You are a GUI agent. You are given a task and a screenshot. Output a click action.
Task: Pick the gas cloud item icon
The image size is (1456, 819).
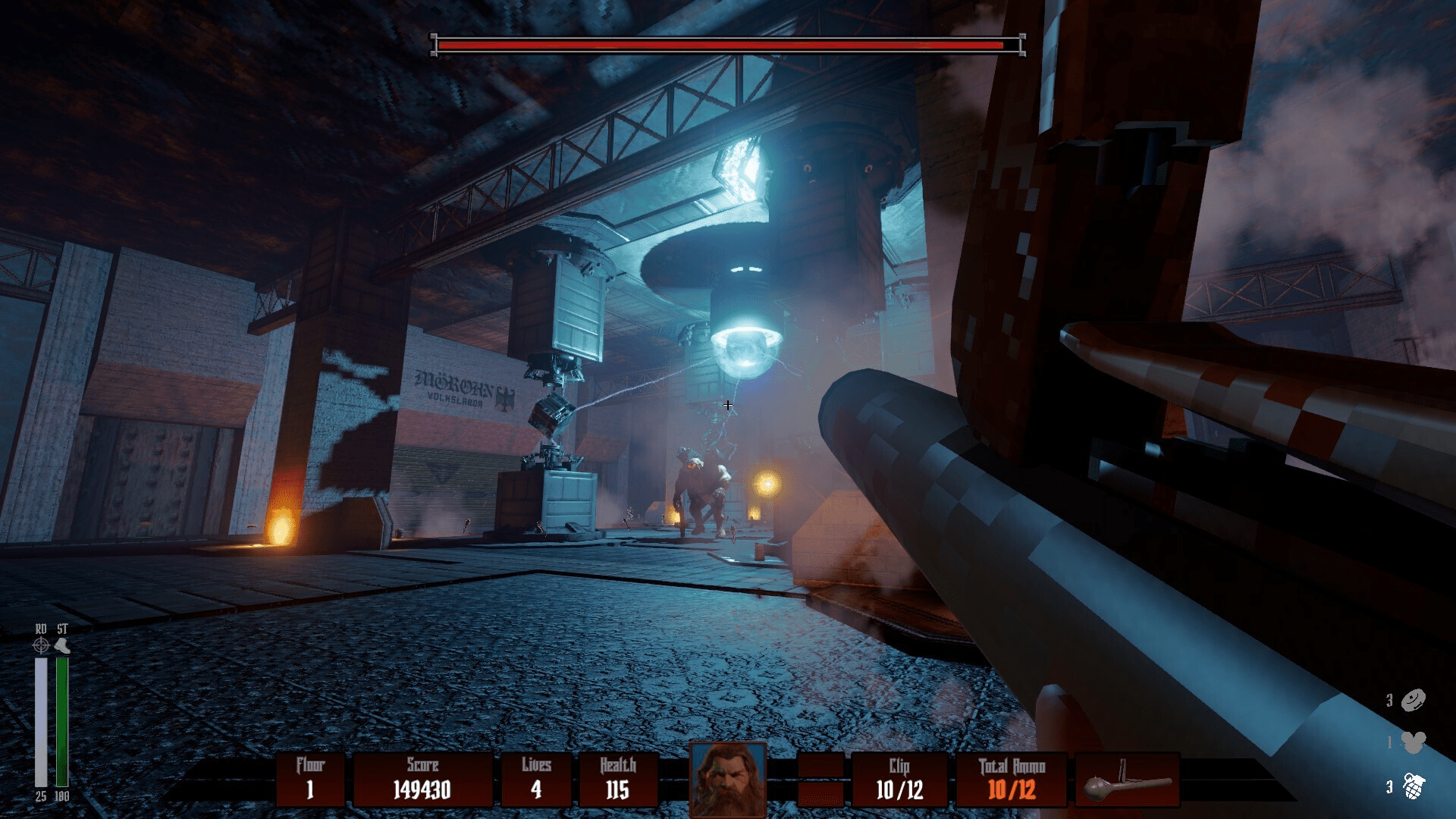(1414, 742)
